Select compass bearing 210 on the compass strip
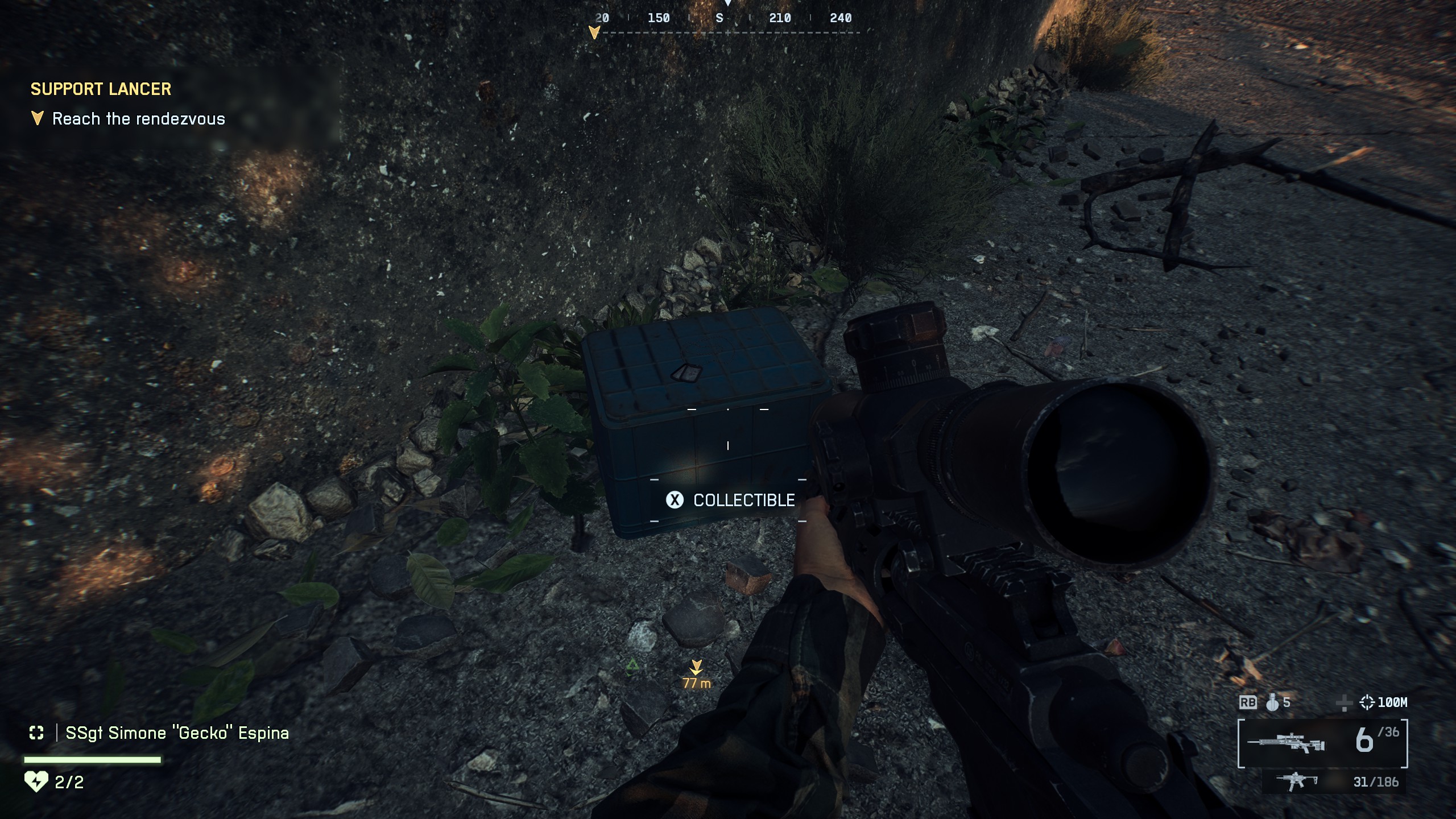The image size is (1456, 819). click(781, 18)
